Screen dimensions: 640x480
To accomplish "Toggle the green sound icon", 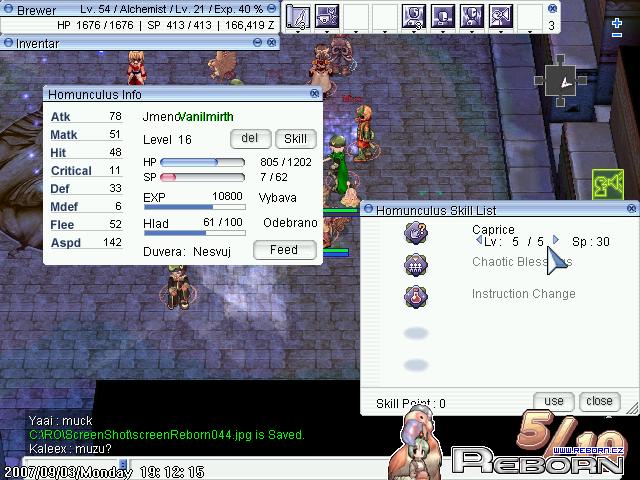I will 608,184.
